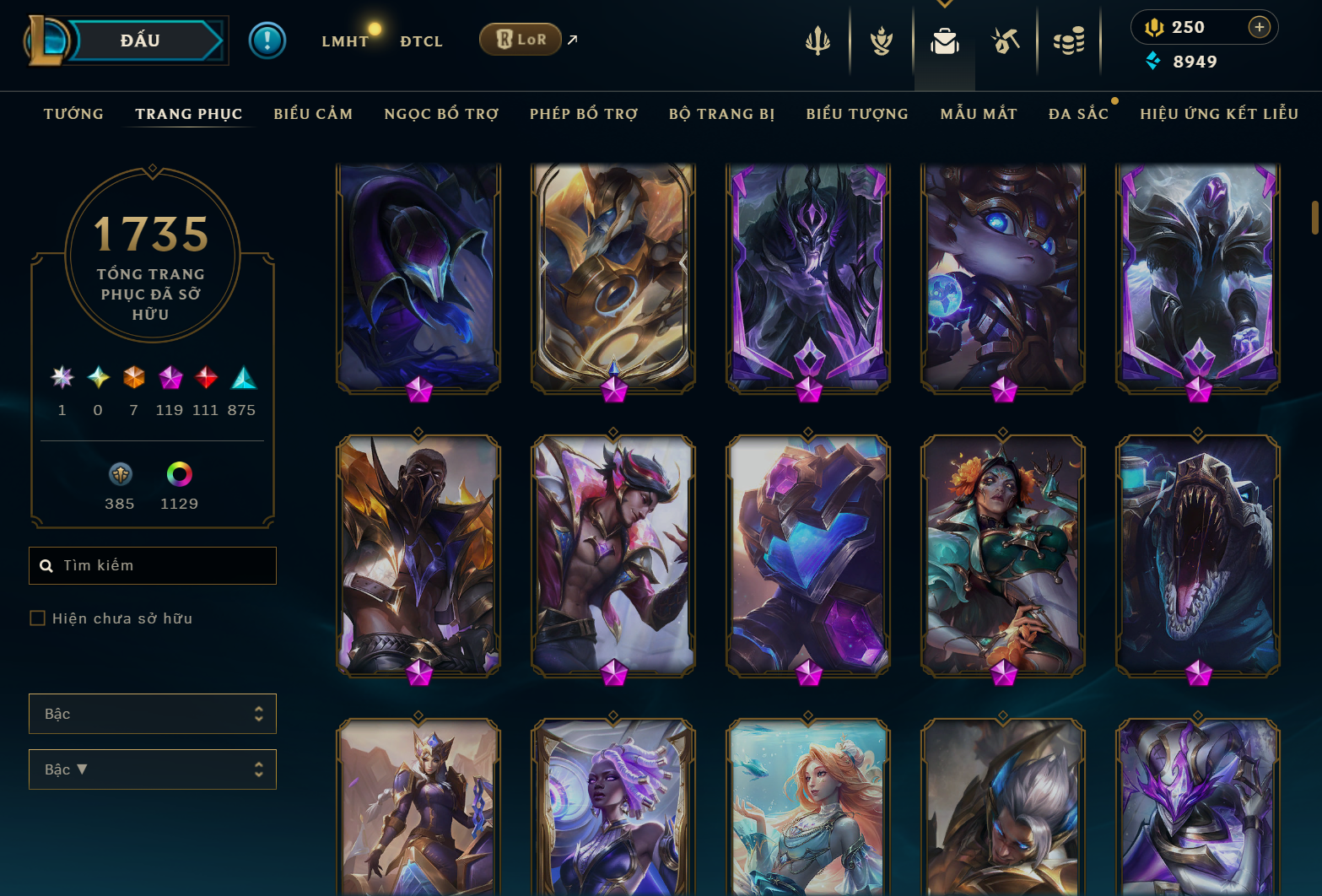
Task: Open the ĐA SẮC tab
Action: click(1079, 113)
